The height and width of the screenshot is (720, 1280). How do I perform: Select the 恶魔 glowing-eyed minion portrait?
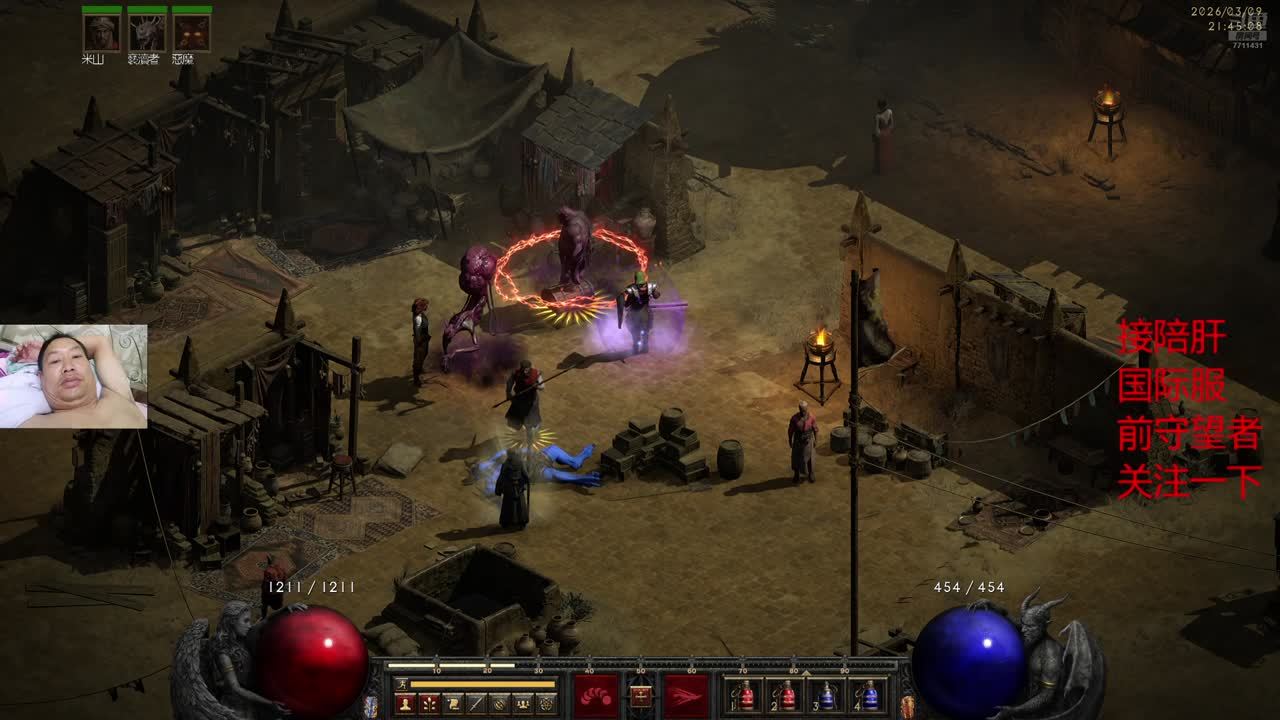(192, 33)
